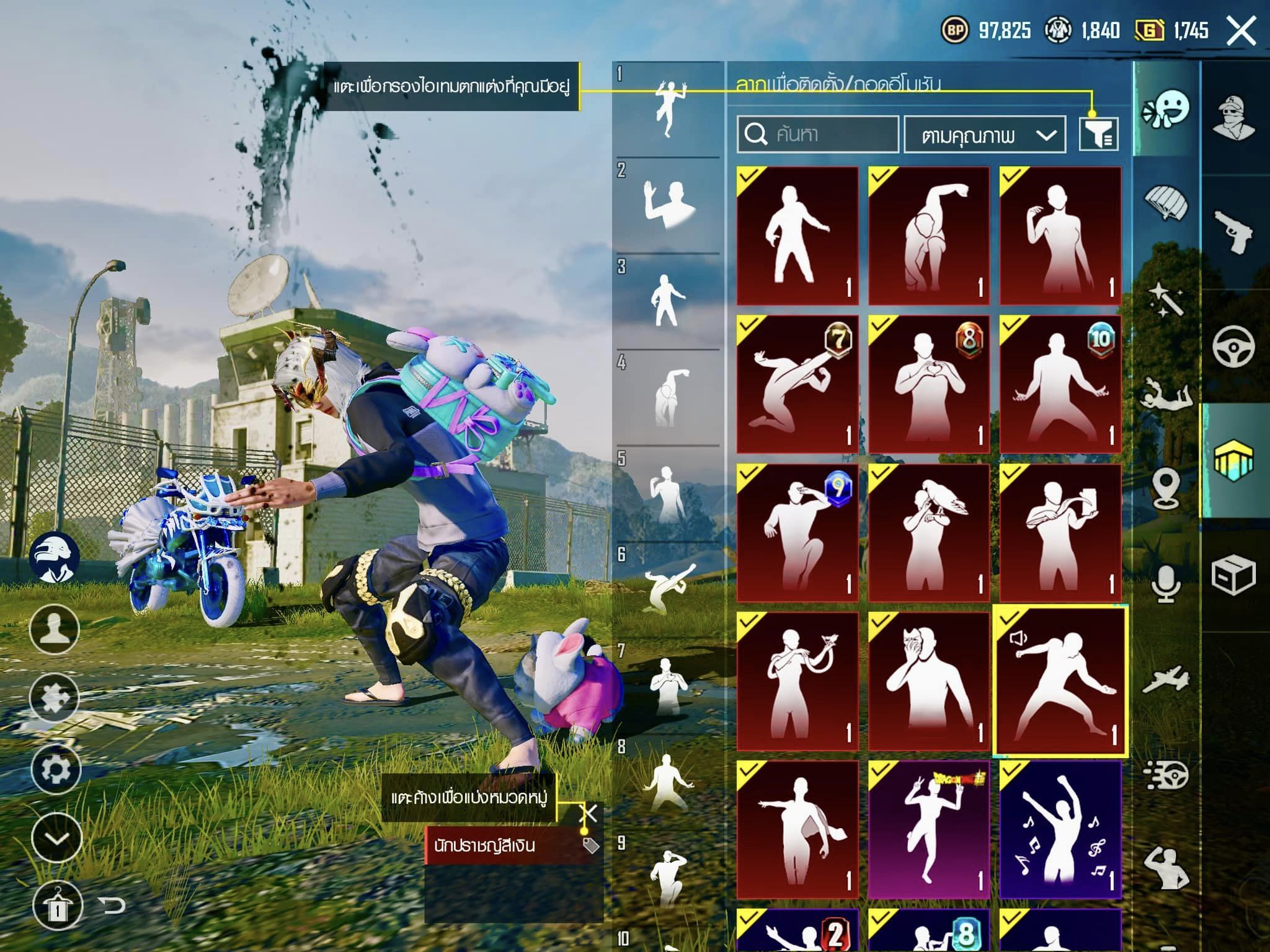Screen dimensions: 1270x952
Task: Close the silver philosopher tag popup
Action: (588, 813)
